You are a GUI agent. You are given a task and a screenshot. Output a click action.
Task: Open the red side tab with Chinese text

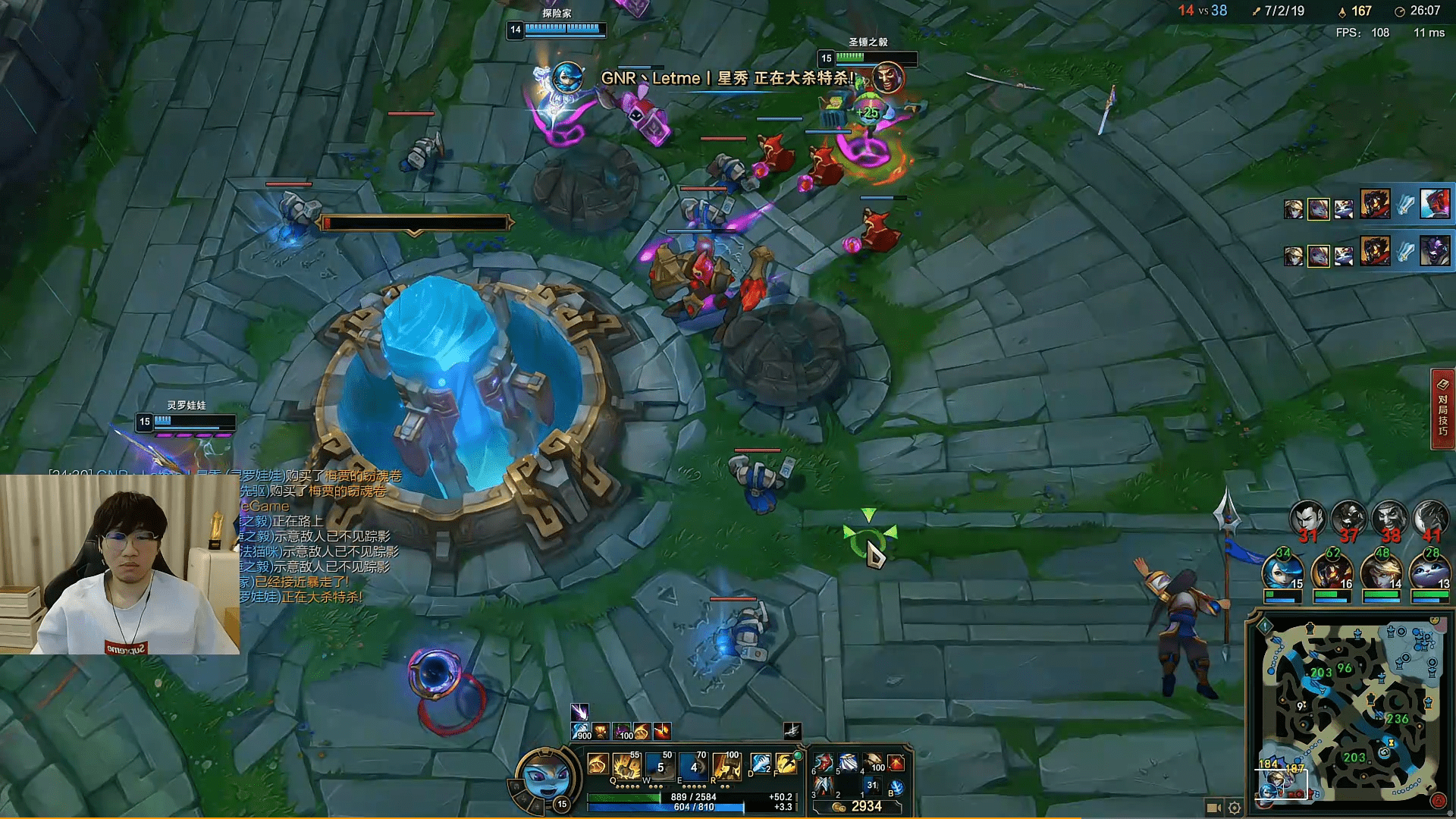click(x=1442, y=409)
